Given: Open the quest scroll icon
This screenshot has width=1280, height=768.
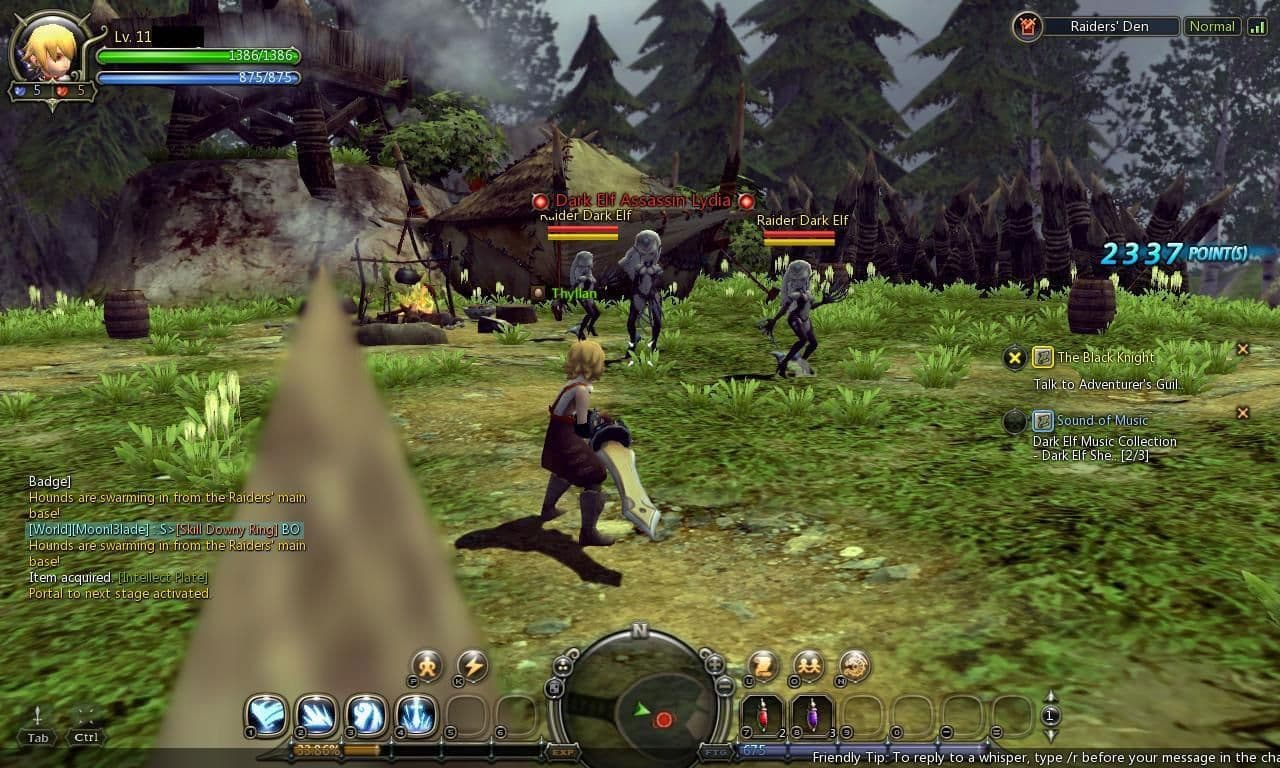Looking at the screenshot, I should point(764,665).
